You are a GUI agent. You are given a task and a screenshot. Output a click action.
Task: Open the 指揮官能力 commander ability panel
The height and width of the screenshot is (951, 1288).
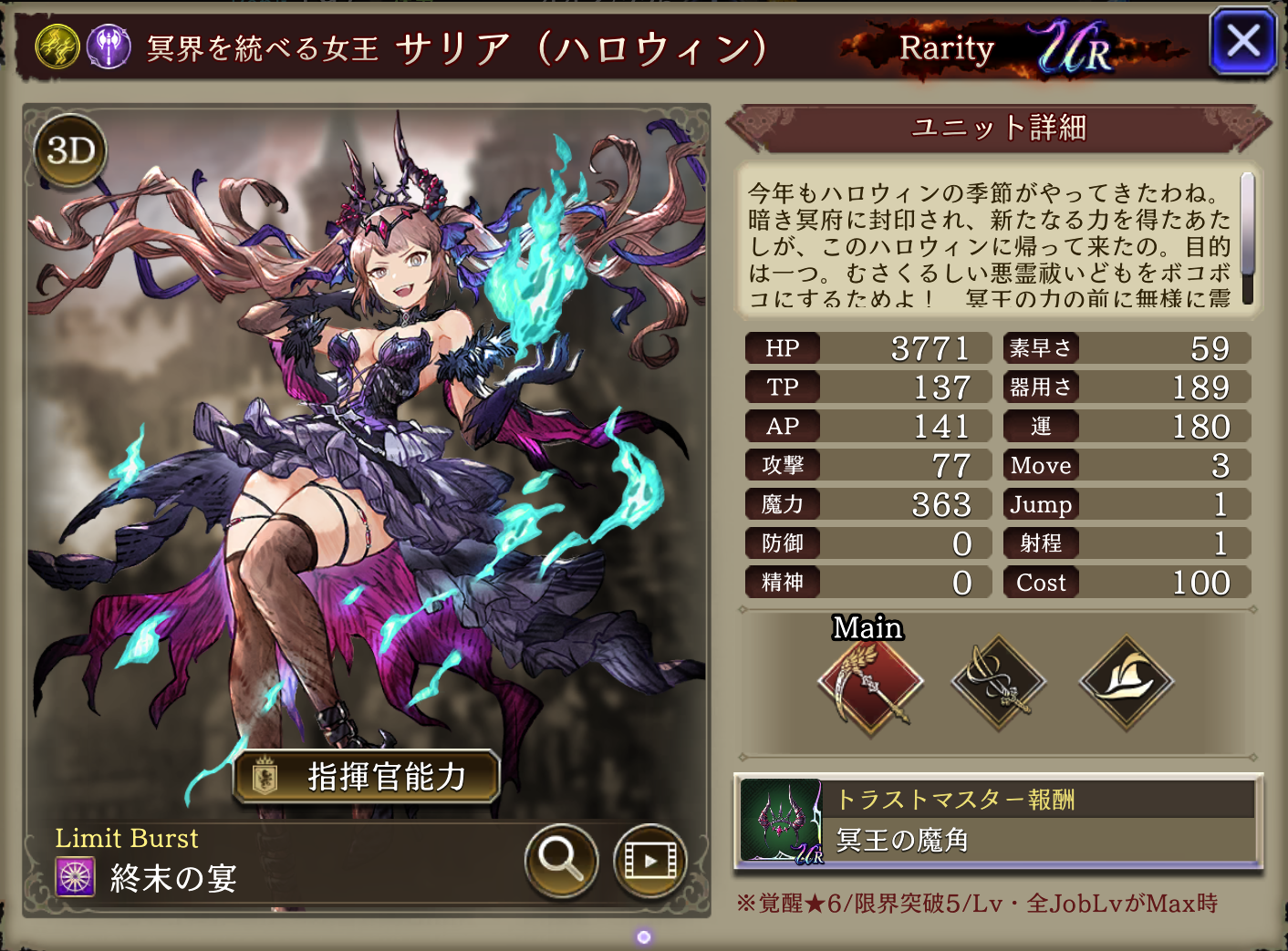367,777
